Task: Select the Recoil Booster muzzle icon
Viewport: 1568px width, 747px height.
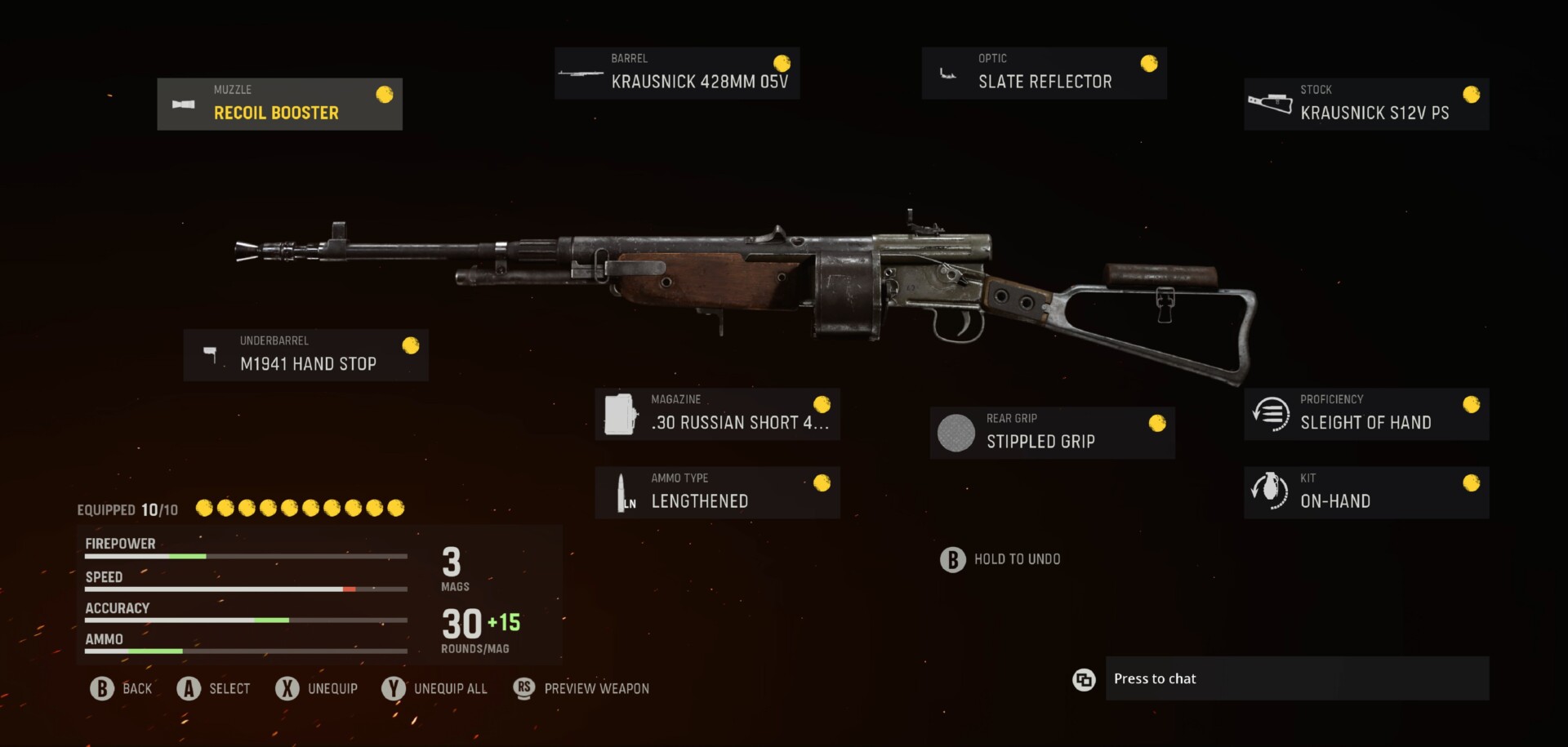Action: (x=185, y=104)
